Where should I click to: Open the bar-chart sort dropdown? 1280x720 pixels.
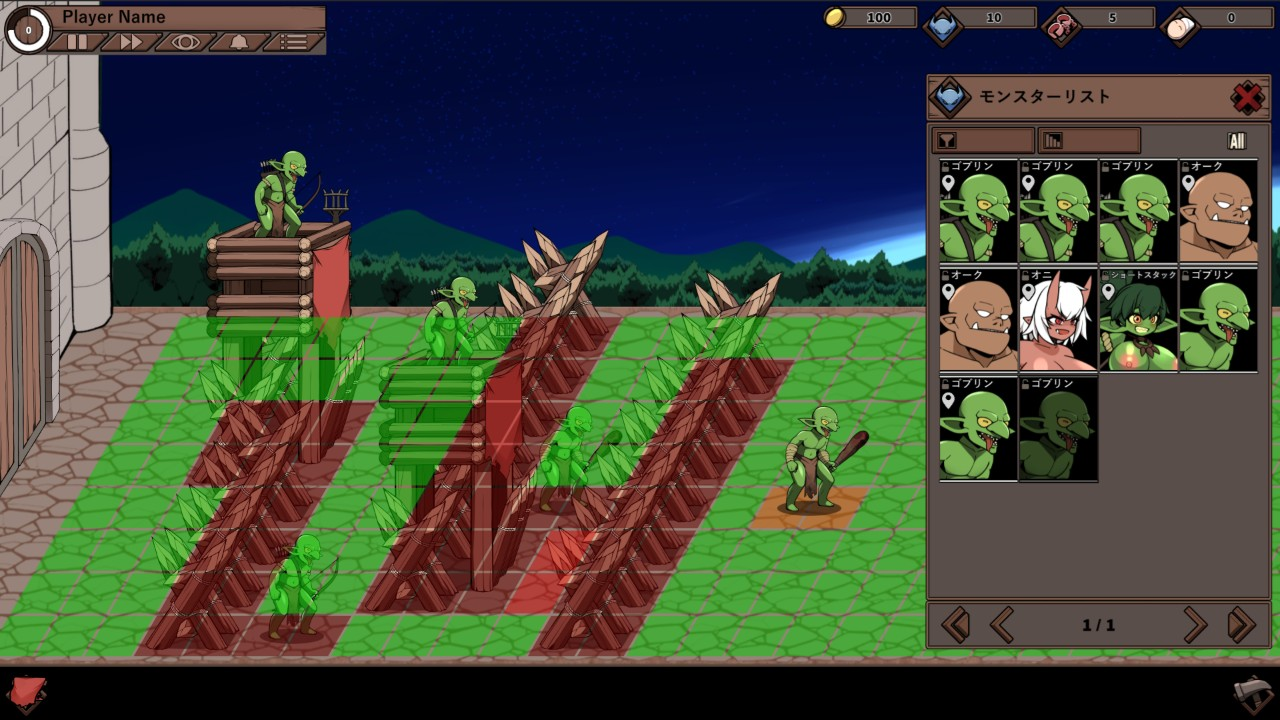1089,141
